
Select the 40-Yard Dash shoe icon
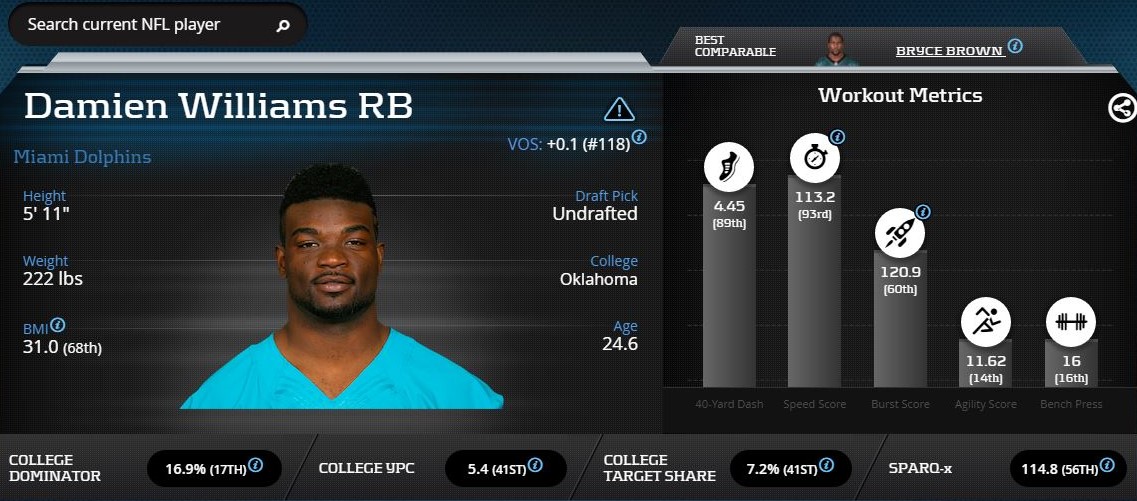tap(729, 166)
